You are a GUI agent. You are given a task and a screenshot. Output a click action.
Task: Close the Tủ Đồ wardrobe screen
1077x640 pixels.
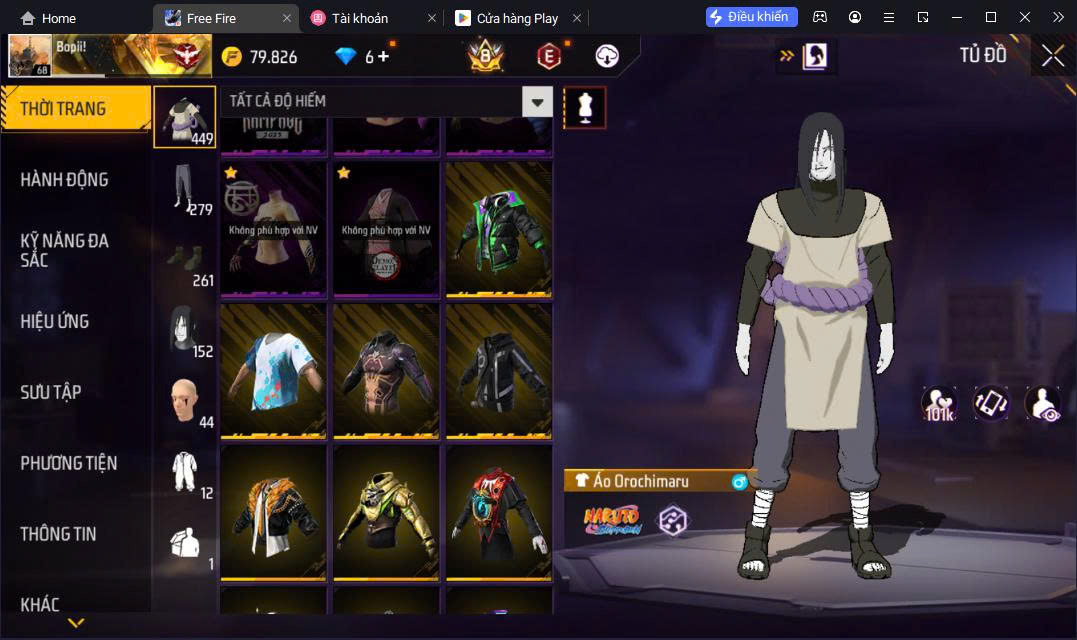coord(1052,56)
